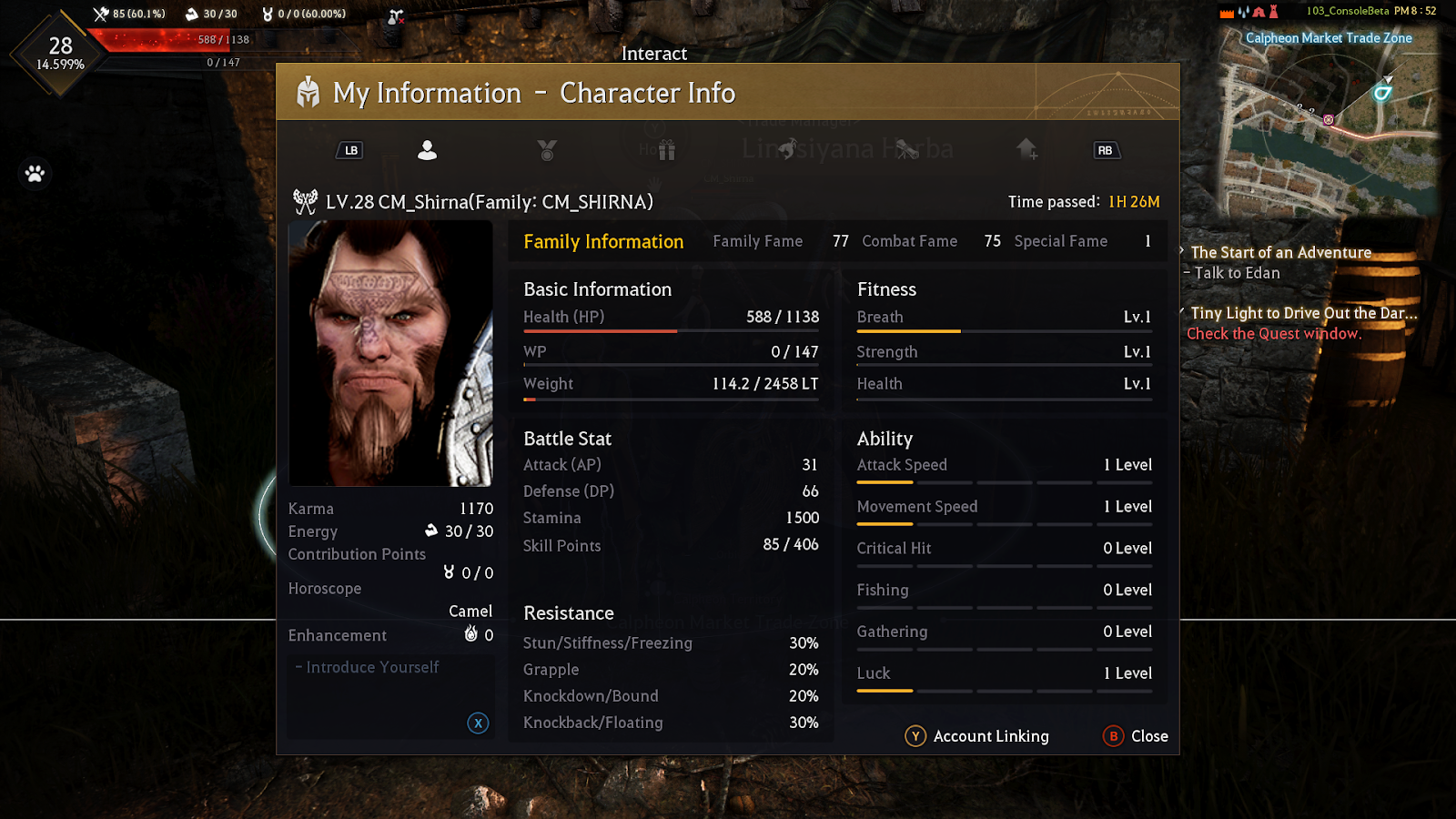Select Tiny Light to Drive Out the Dark quest
1456x819 pixels.
tap(1303, 313)
